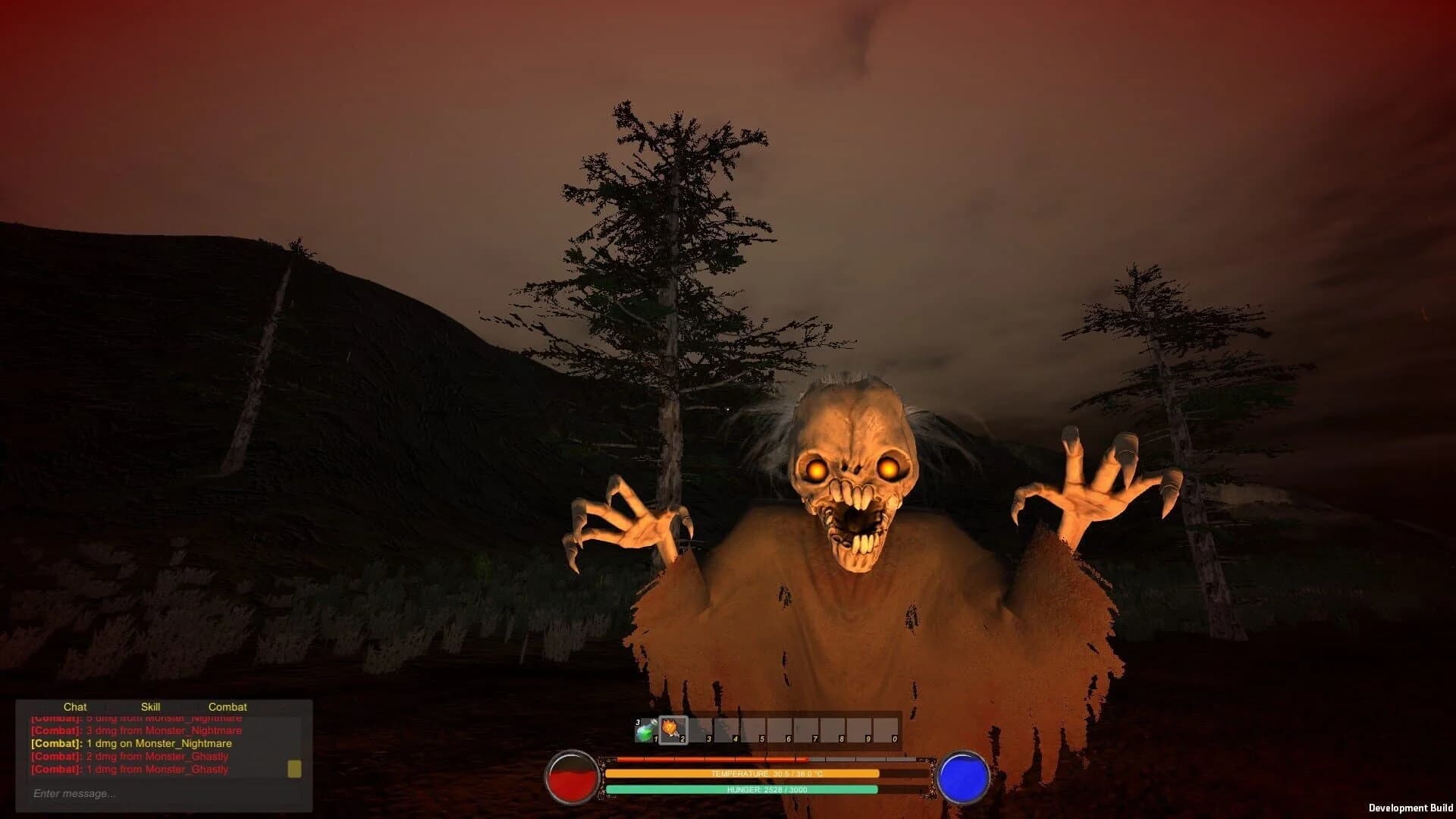The height and width of the screenshot is (819, 1456).
Task: Open the red health orb
Action: [572, 776]
